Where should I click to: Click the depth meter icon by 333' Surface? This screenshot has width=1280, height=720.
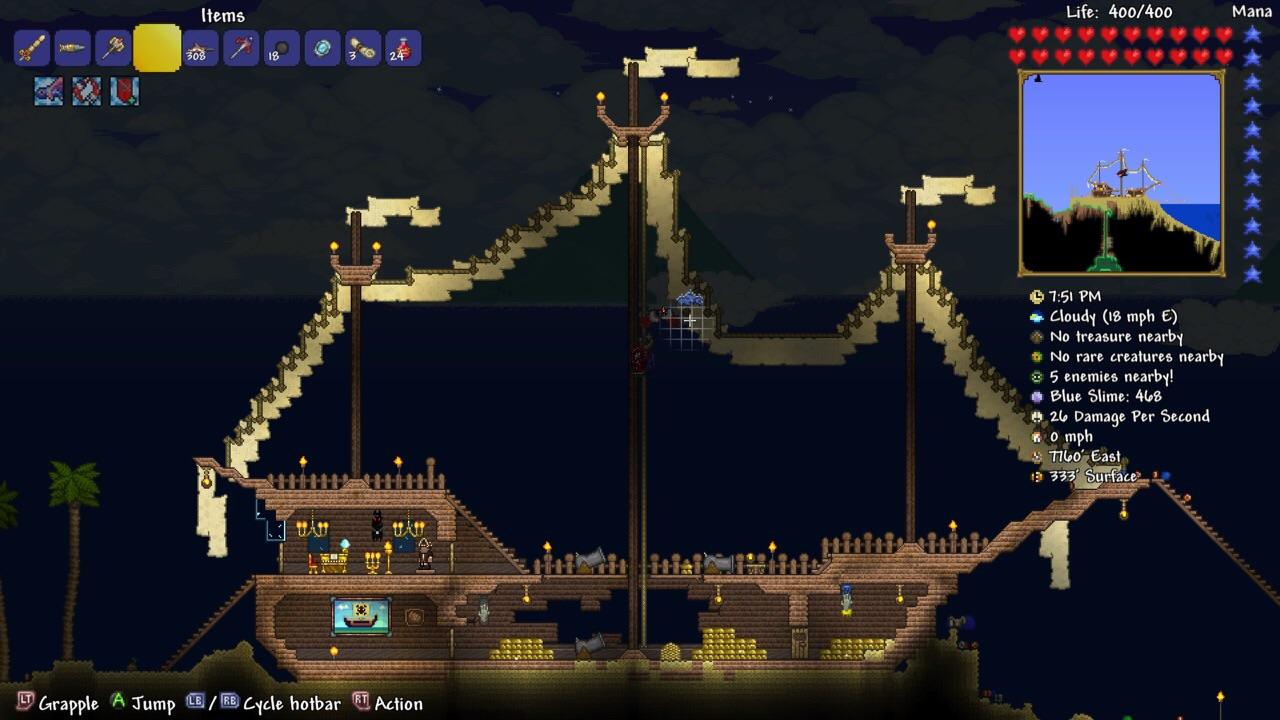click(1036, 476)
